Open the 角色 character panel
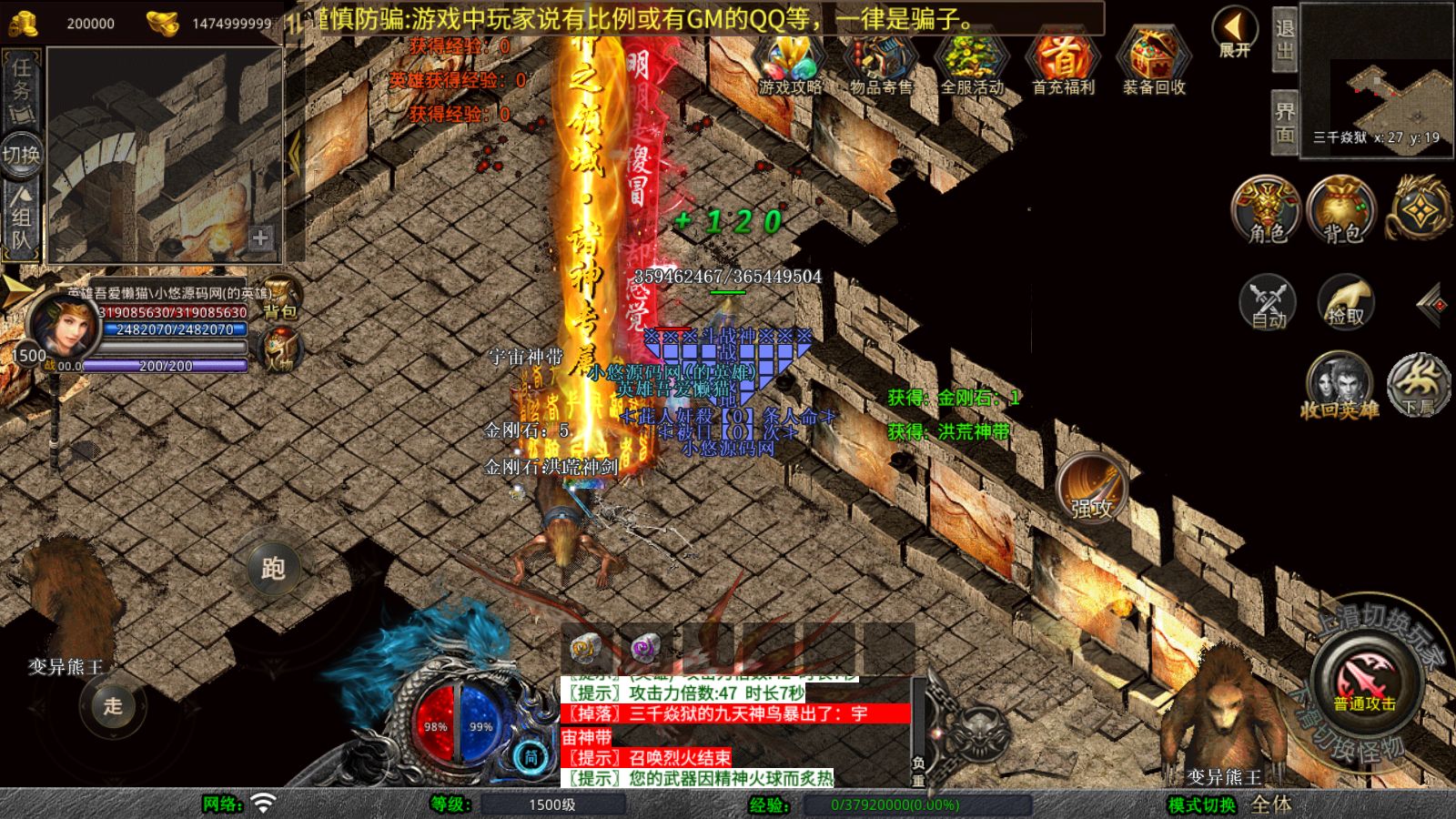Screen dimensions: 1456x819 coord(1267,211)
